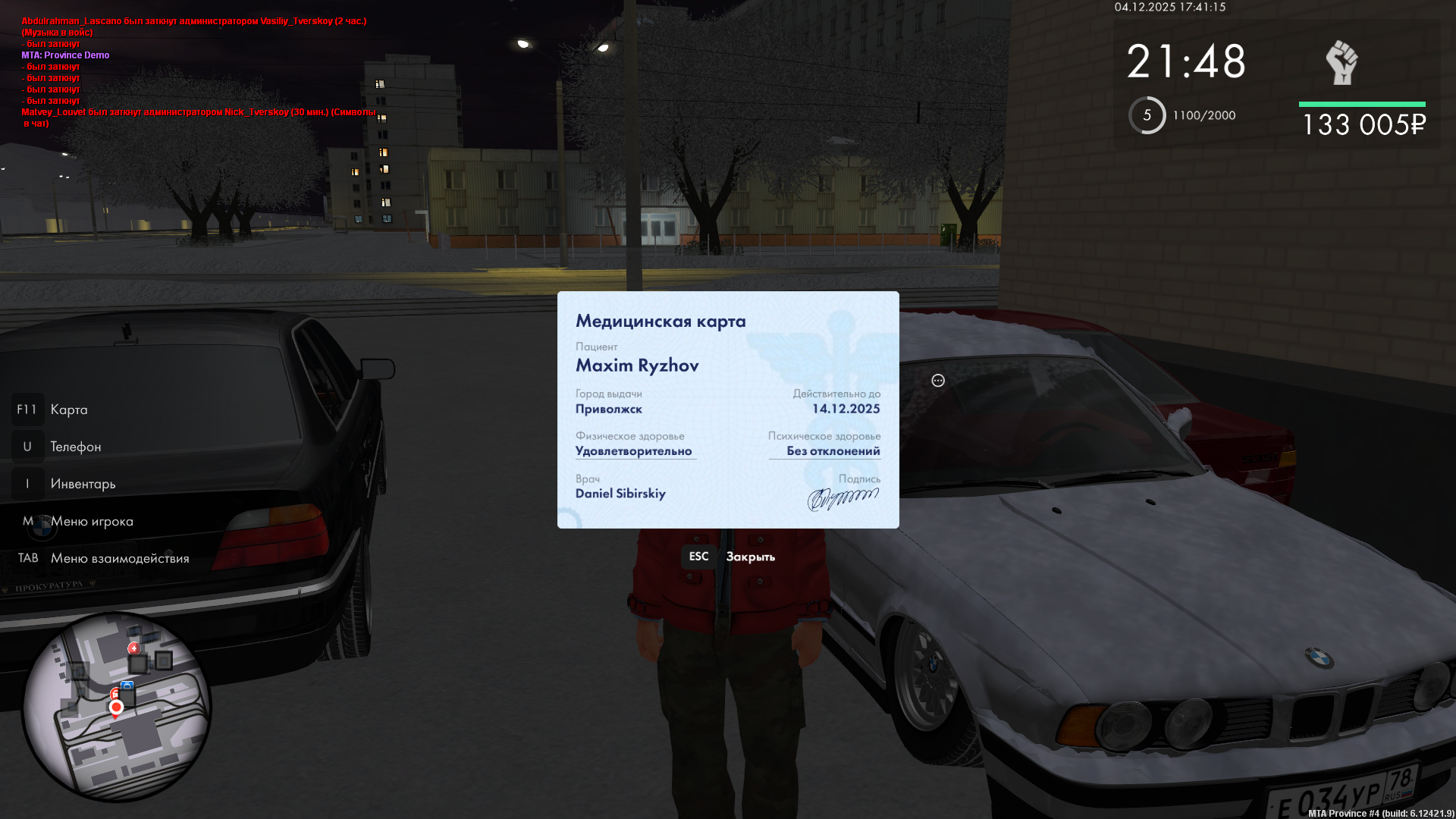The width and height of the screenshot is (1456, 819).
Task: Click the red cross hospital marker on minimap
Action: tap(134, 648)
